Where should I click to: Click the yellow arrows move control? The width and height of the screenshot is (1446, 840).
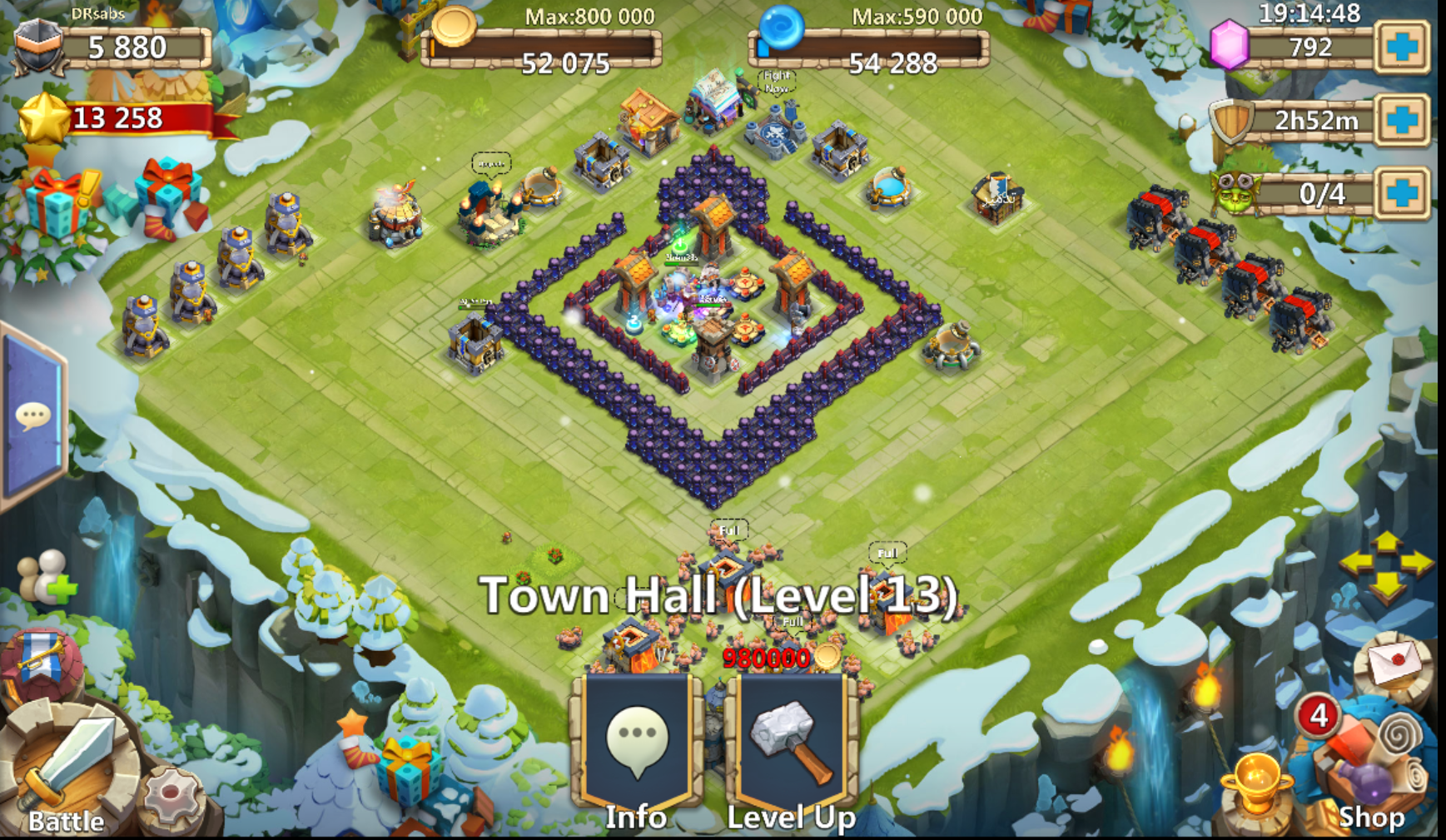[x=1386, y=566]
